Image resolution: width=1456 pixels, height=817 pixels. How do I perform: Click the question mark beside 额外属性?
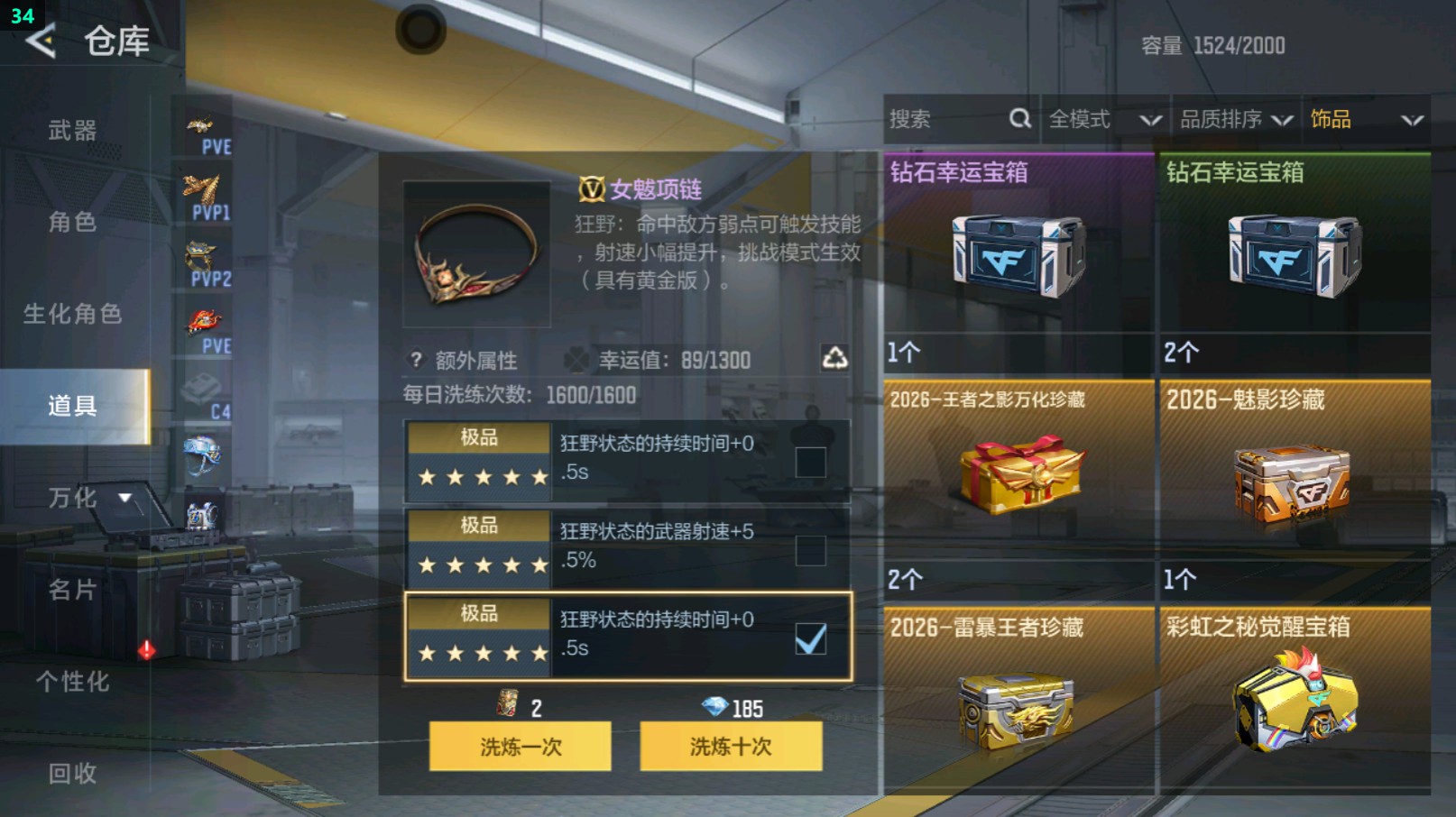414,361
